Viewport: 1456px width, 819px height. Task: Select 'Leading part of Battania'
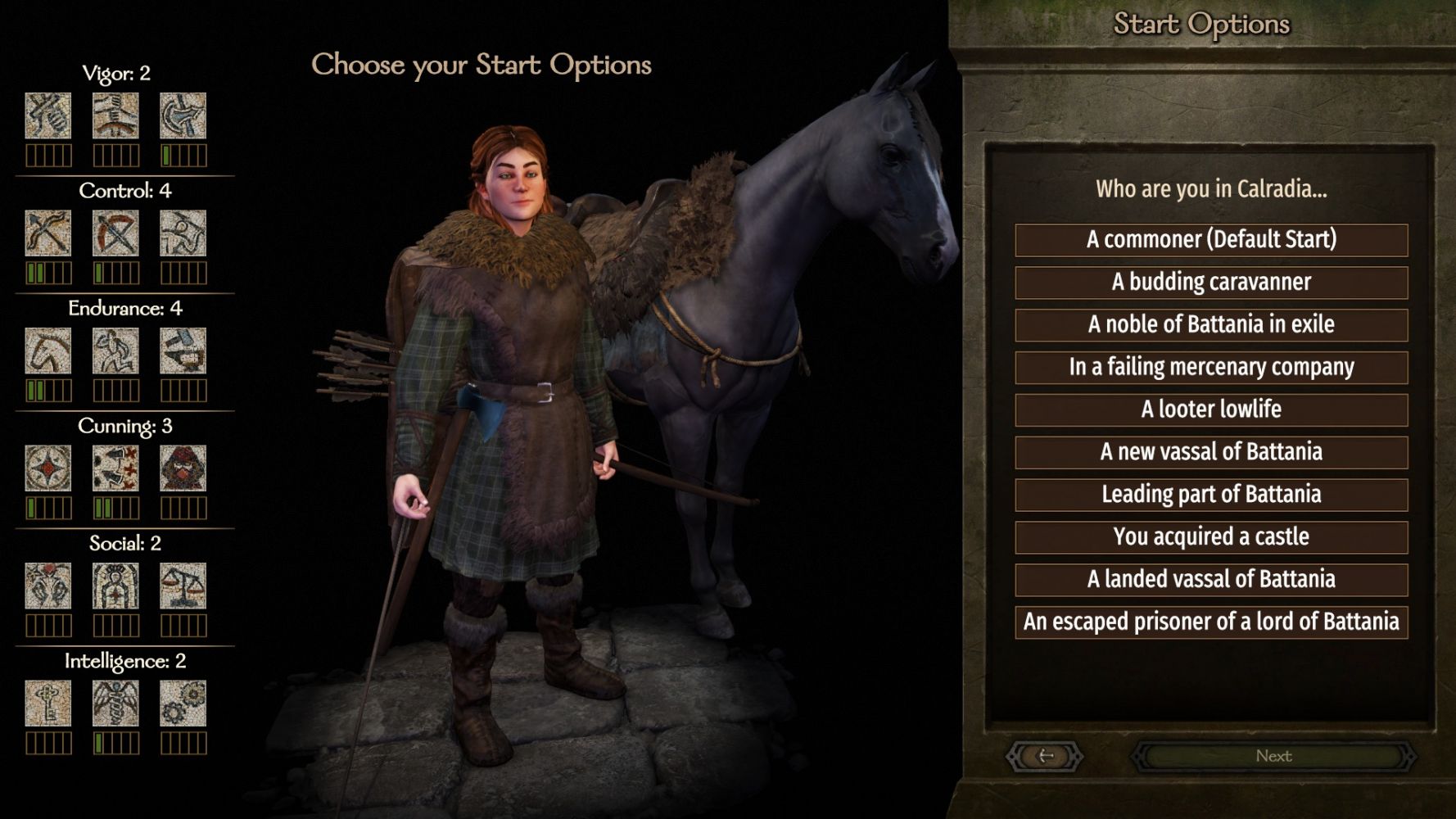pyautogui.click(x=1211, y=495)
